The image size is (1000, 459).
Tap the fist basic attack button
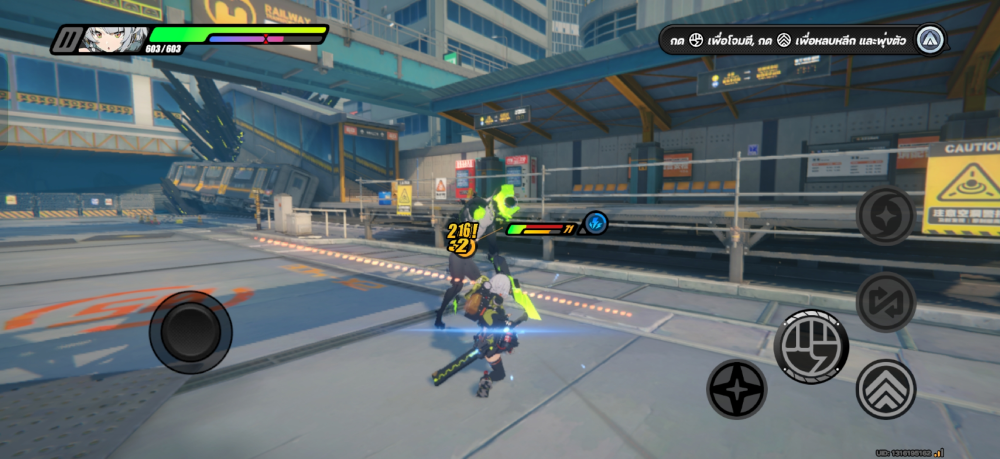pyautogui.click(x=811, y=347)
